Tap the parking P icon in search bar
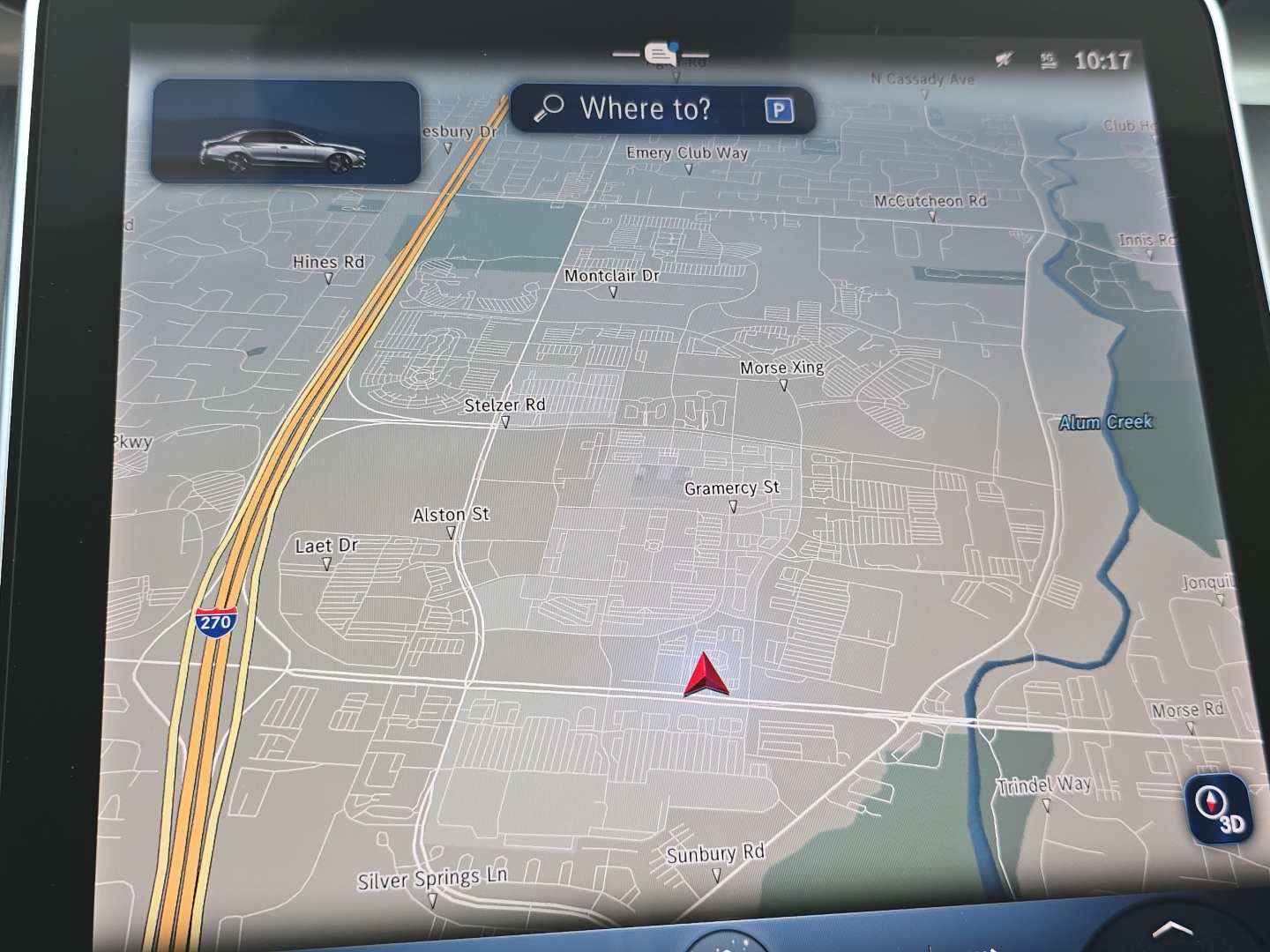Viewport: 1270px width, 952px height. (778, 110)
